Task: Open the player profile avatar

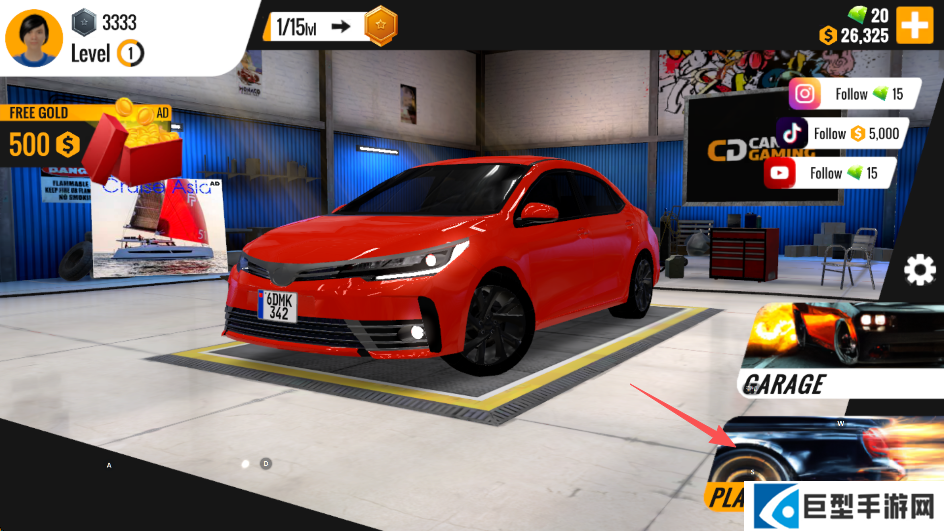Action: [x=34, y=36]
